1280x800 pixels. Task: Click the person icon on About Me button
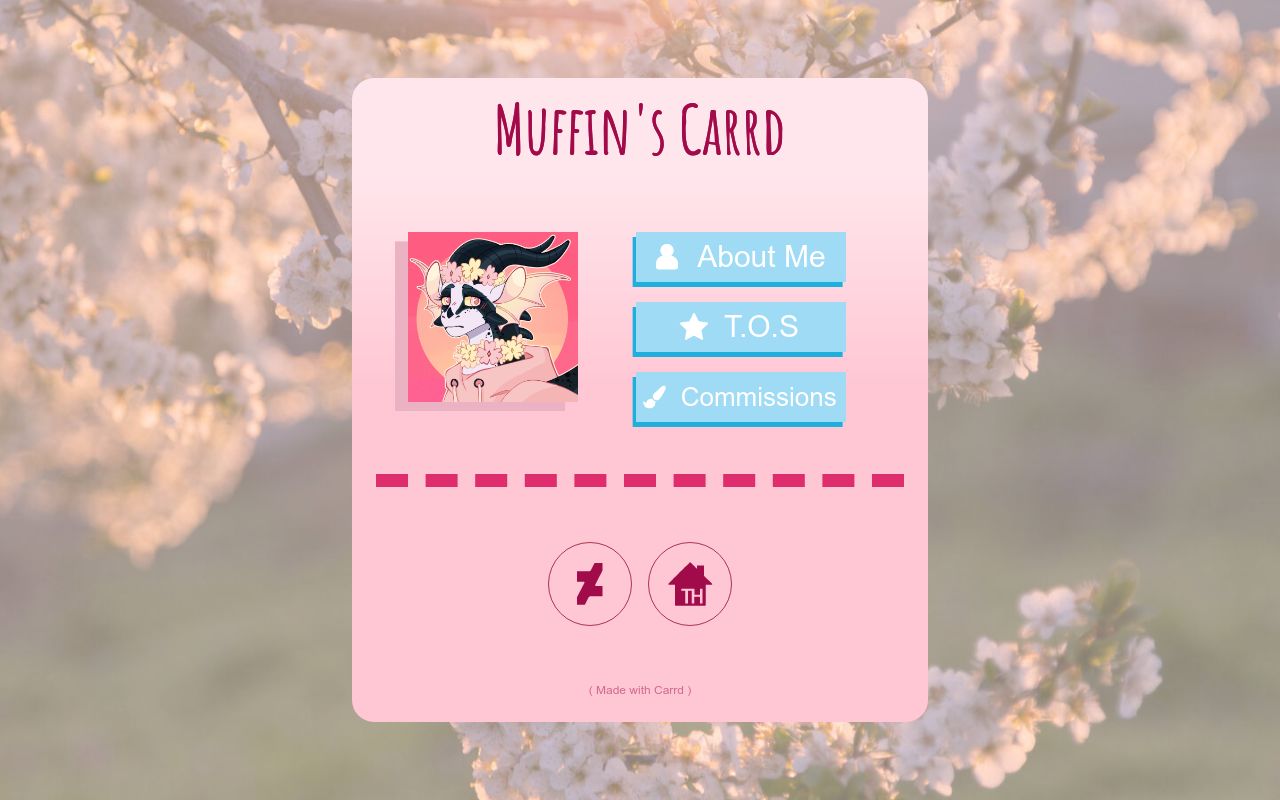[668, 257]
